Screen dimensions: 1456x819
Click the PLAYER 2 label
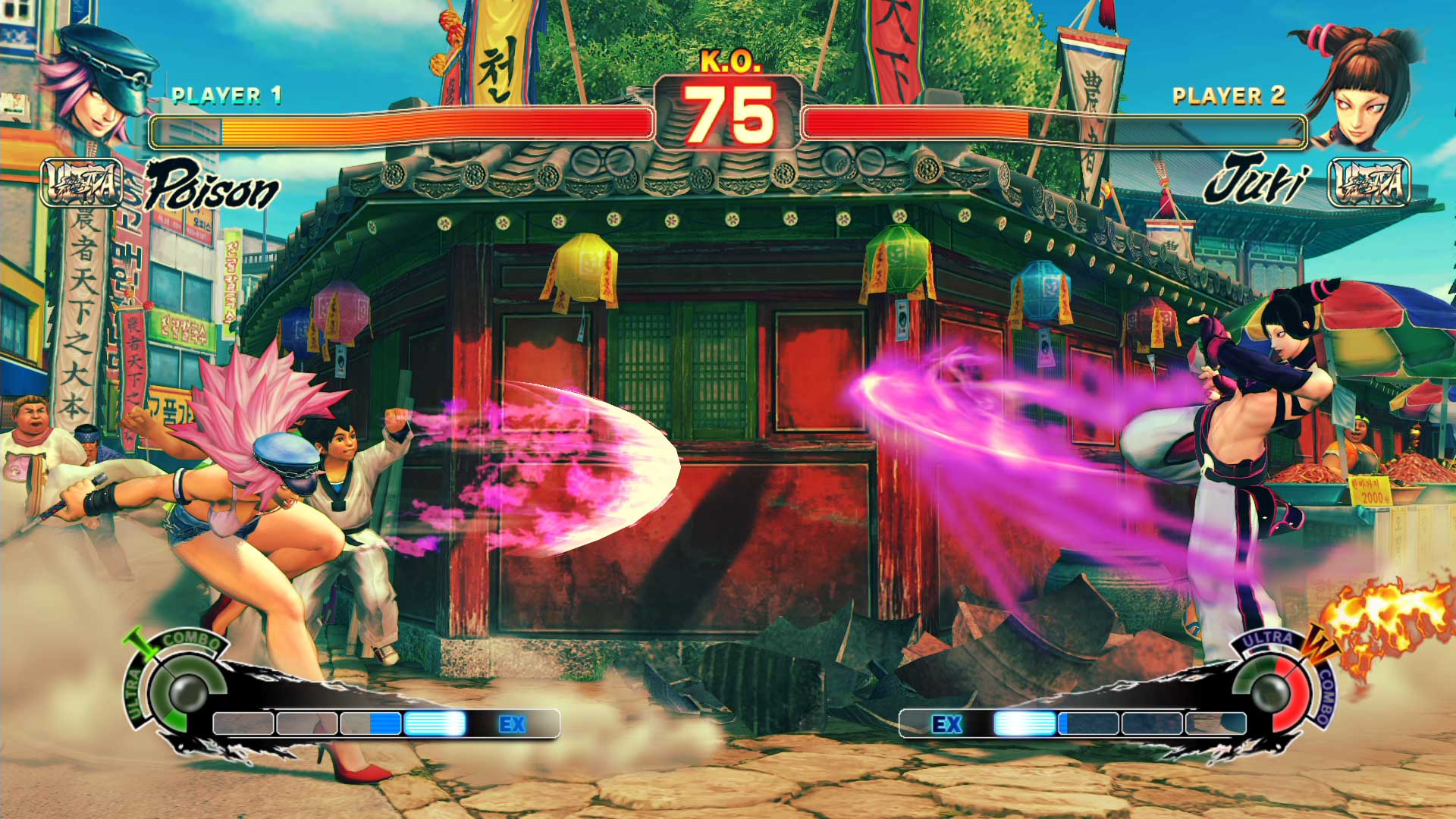pyautogui.click(x=1227, y=97)
